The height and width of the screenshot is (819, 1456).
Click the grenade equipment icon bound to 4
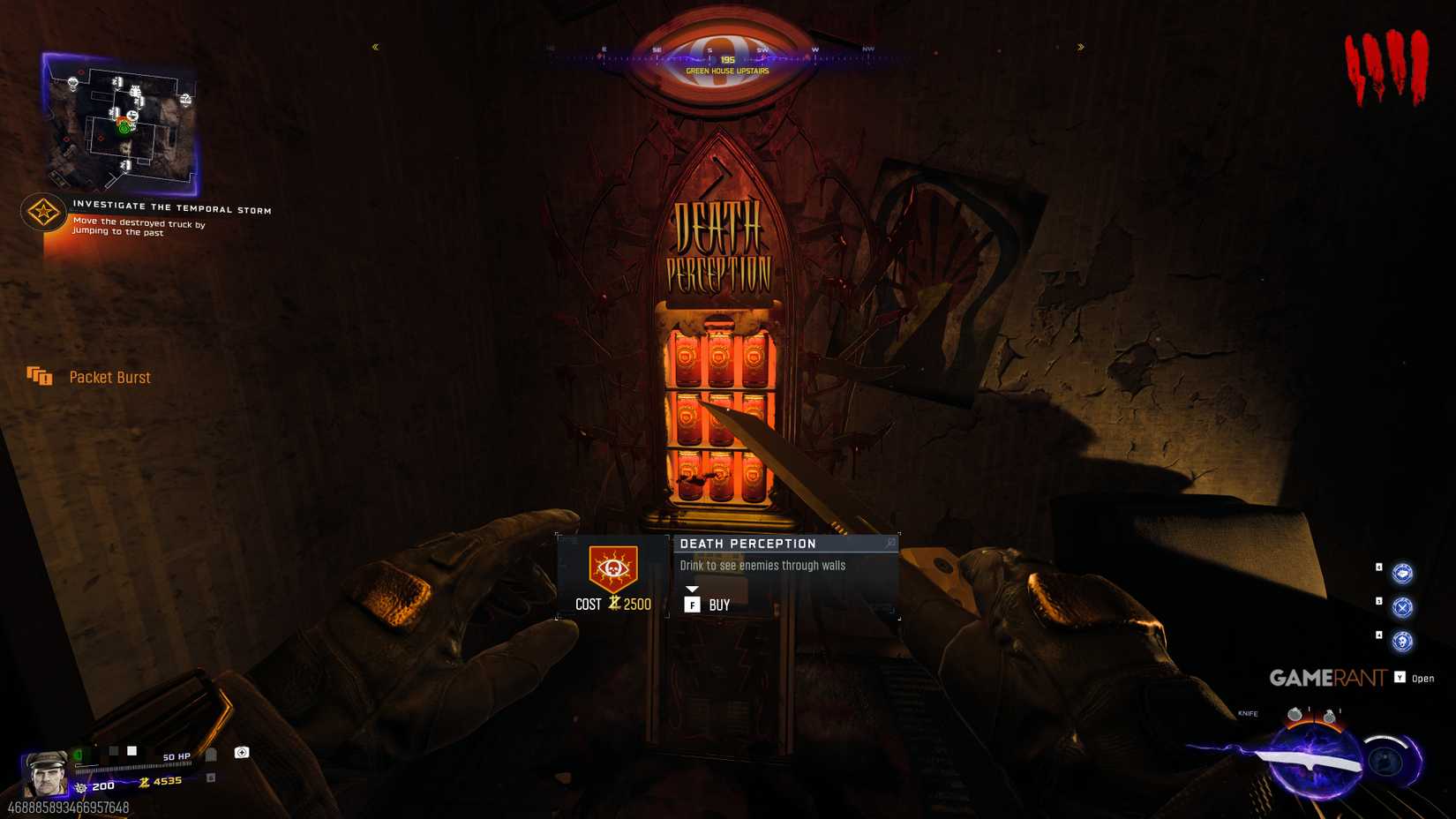(1403, 639)
